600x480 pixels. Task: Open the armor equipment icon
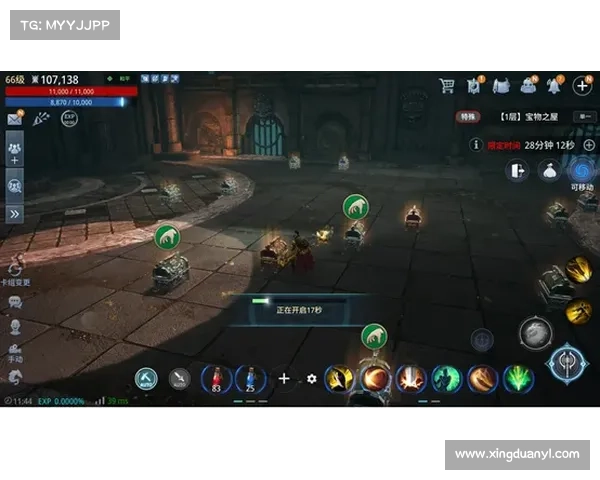click(x=501, y=86)
